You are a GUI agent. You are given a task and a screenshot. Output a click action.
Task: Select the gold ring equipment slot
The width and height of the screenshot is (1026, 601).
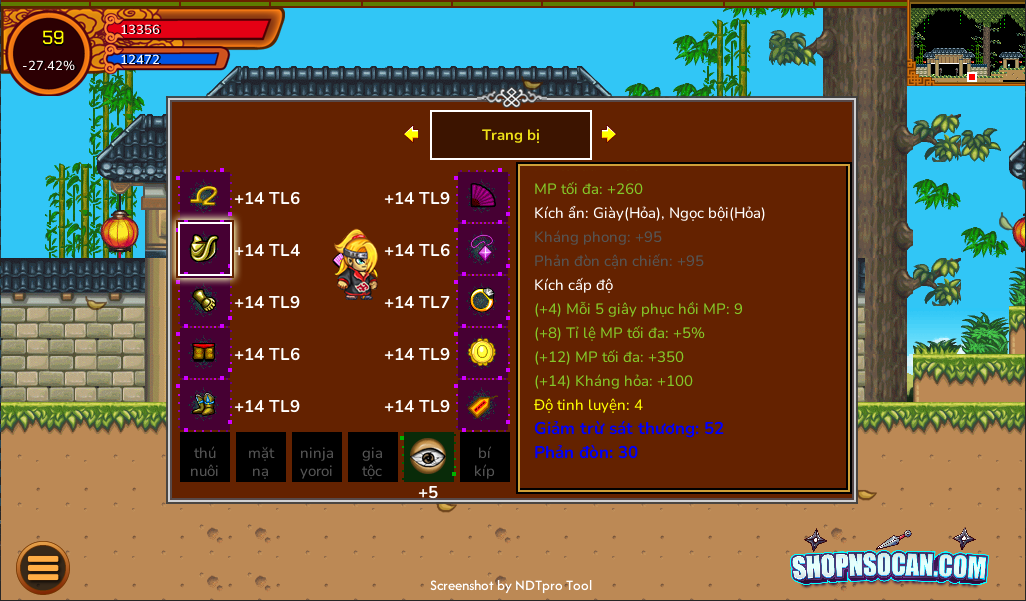483,301
